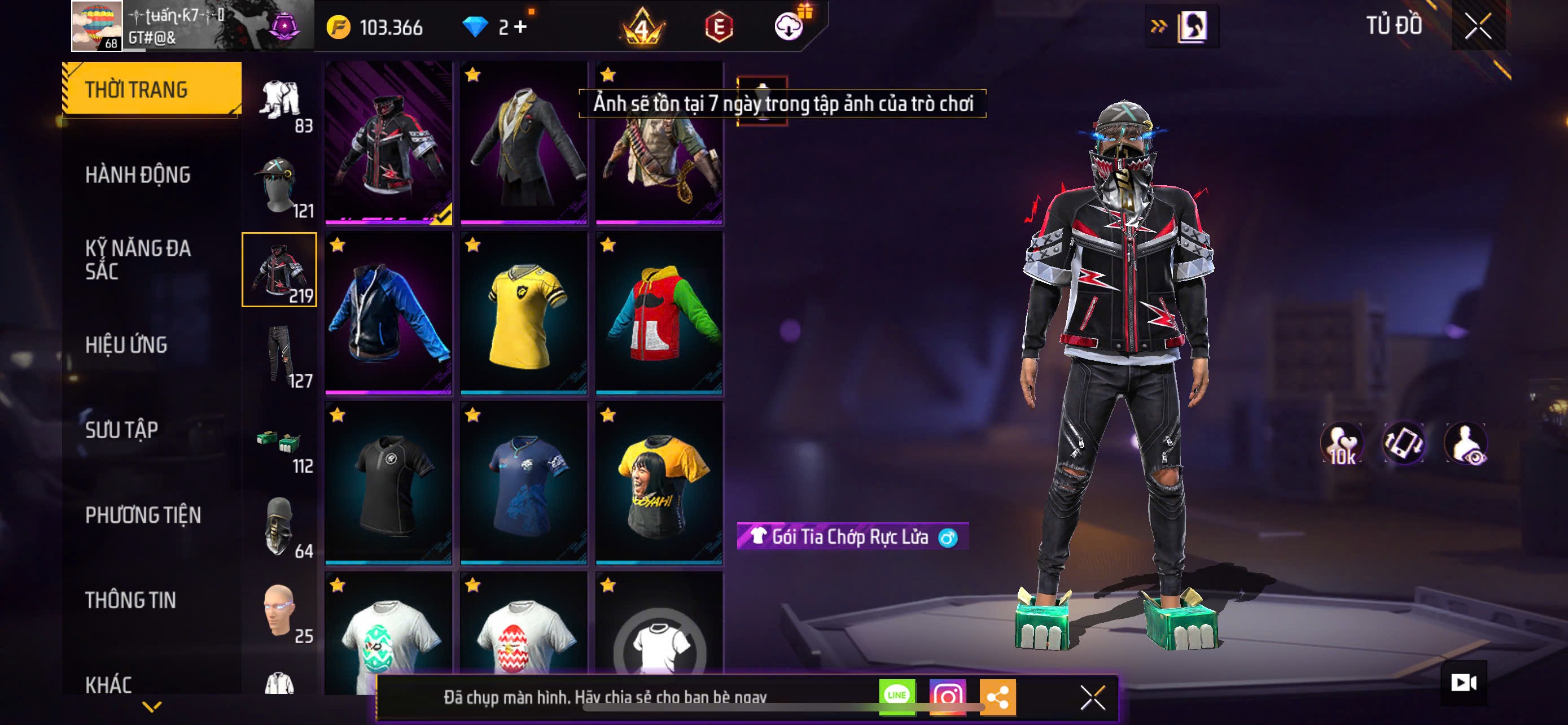Open the pants category with 127 items

tap(280, 355)
